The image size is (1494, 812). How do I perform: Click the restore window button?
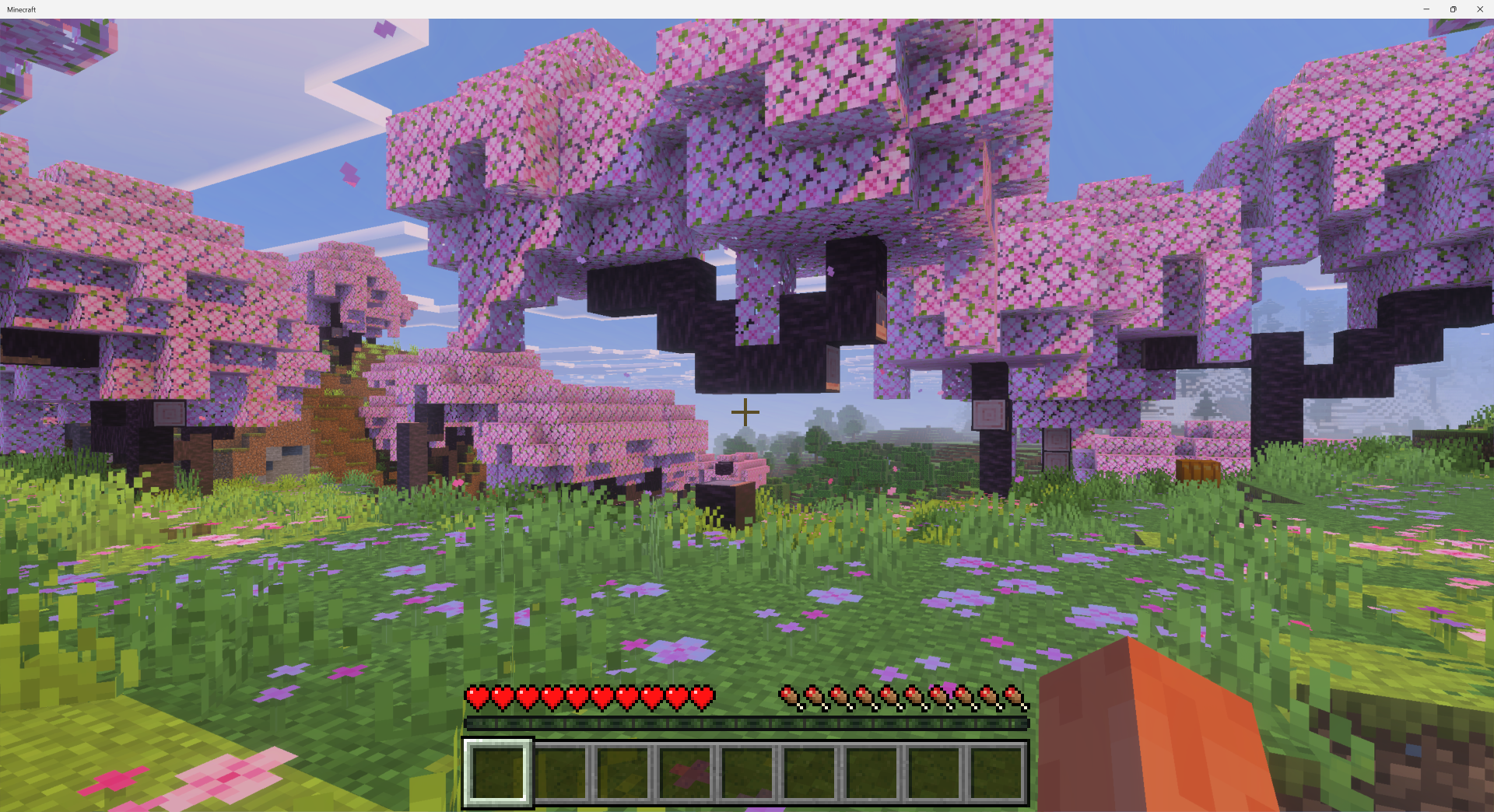[x=1453, y=9]
